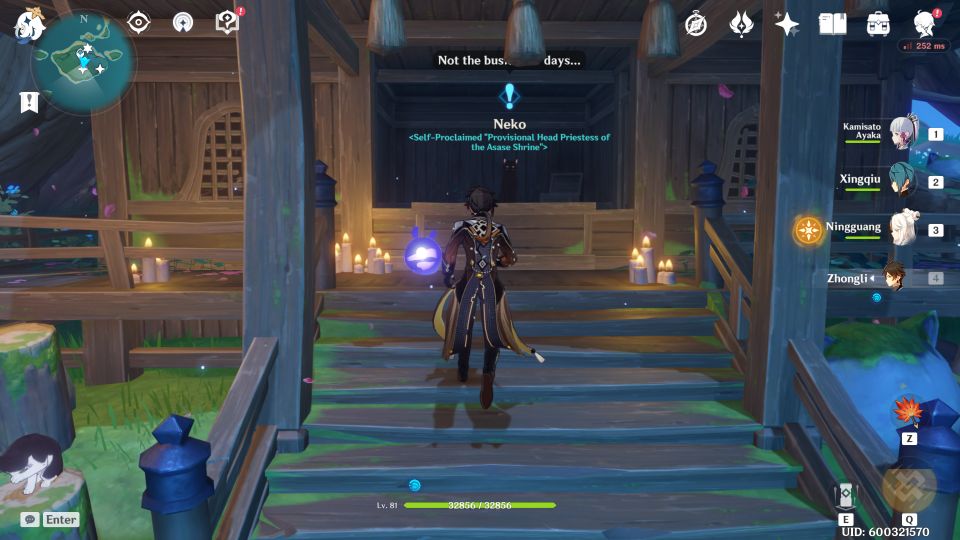The image size is (960, 540).
Task: Activate Zhongli's stone stele elemental skill
Action: (846, 496)
